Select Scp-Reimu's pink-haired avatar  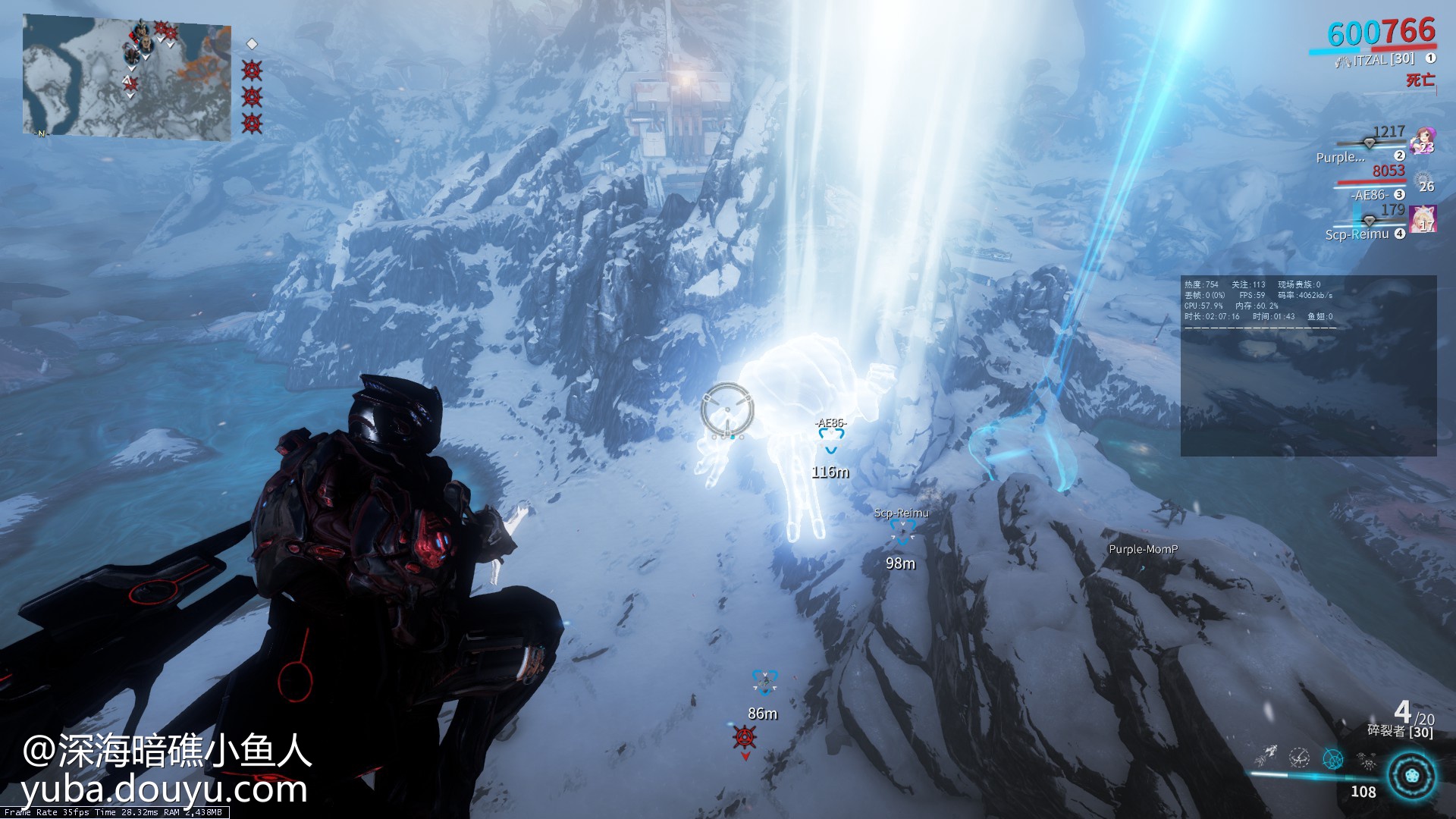[1423, 219]
